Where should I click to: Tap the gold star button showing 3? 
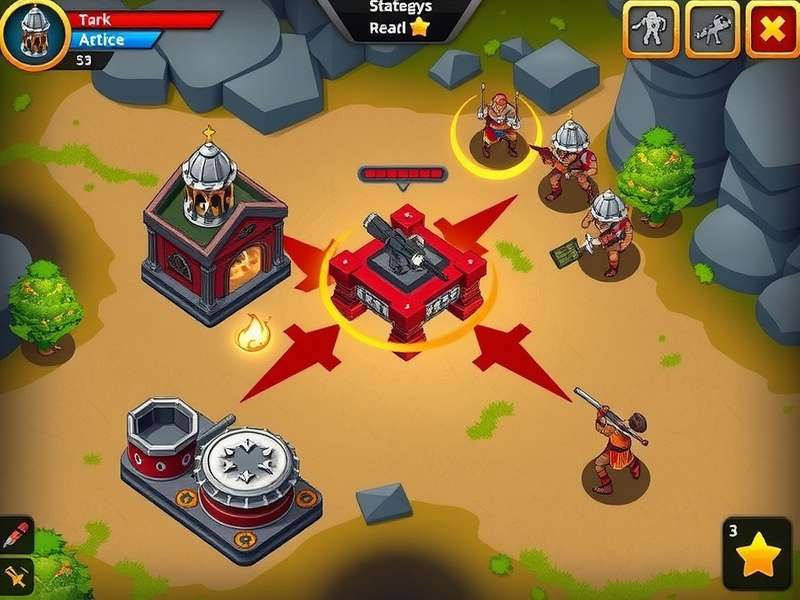click(x=757, y=553)
